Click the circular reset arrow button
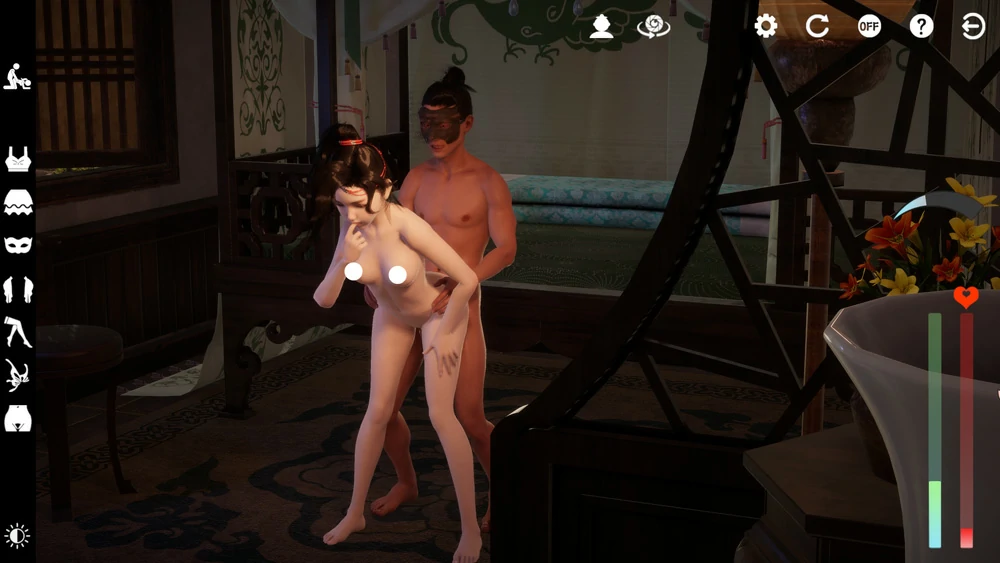 pos(818,26)
